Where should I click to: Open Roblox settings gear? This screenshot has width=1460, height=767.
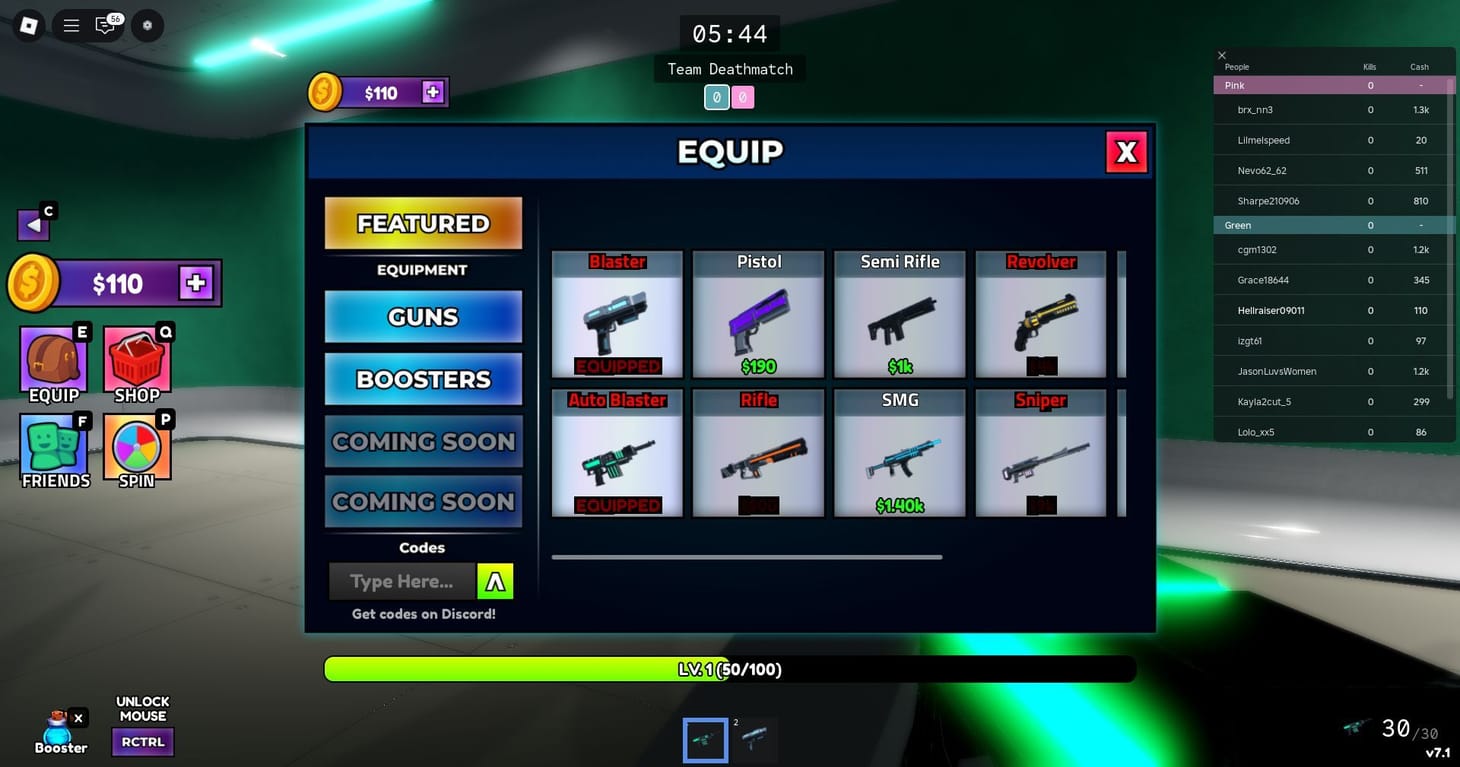(x=146, y=25)
